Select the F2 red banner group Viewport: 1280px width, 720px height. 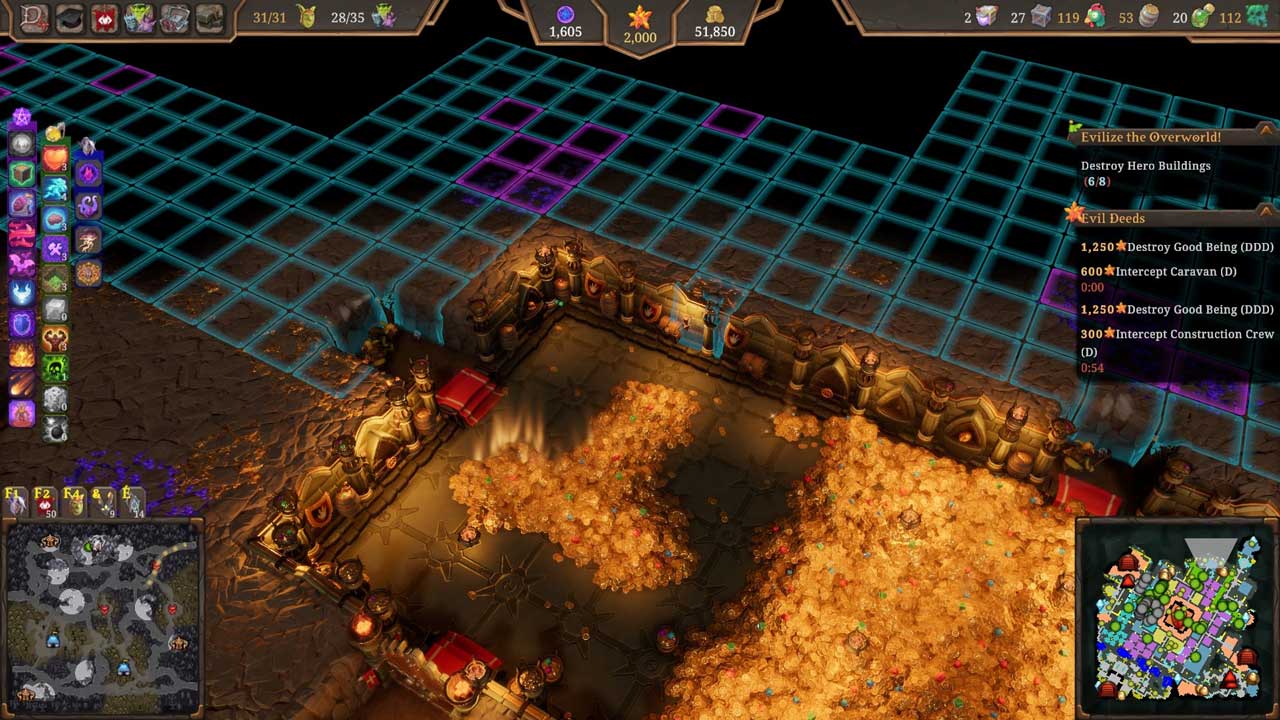[x=44, y=501]
